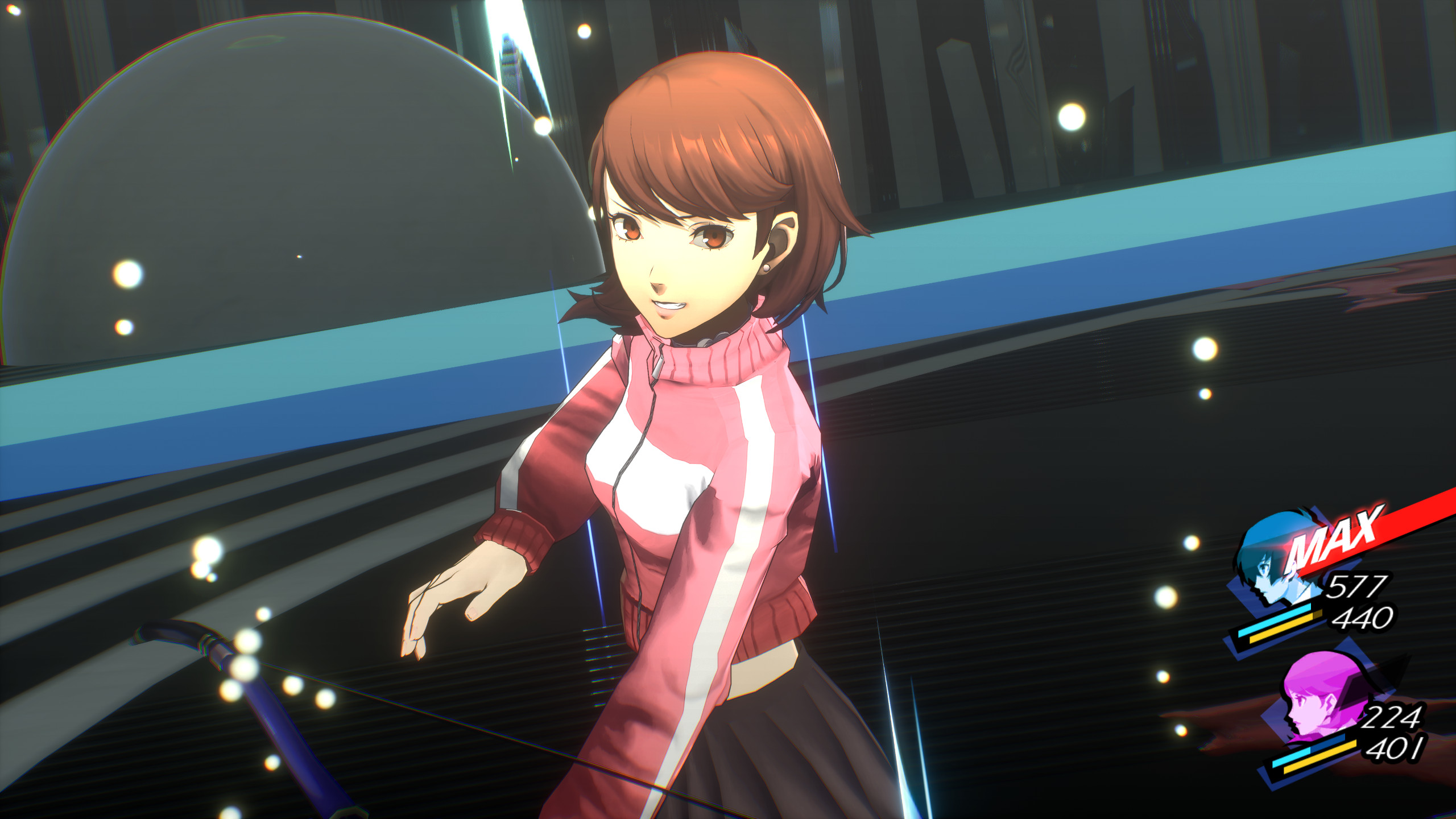Click Yukari's HP value 224
This screenshot has width=1456, height=819.
pyautogui.click(x=1393, y=717)
